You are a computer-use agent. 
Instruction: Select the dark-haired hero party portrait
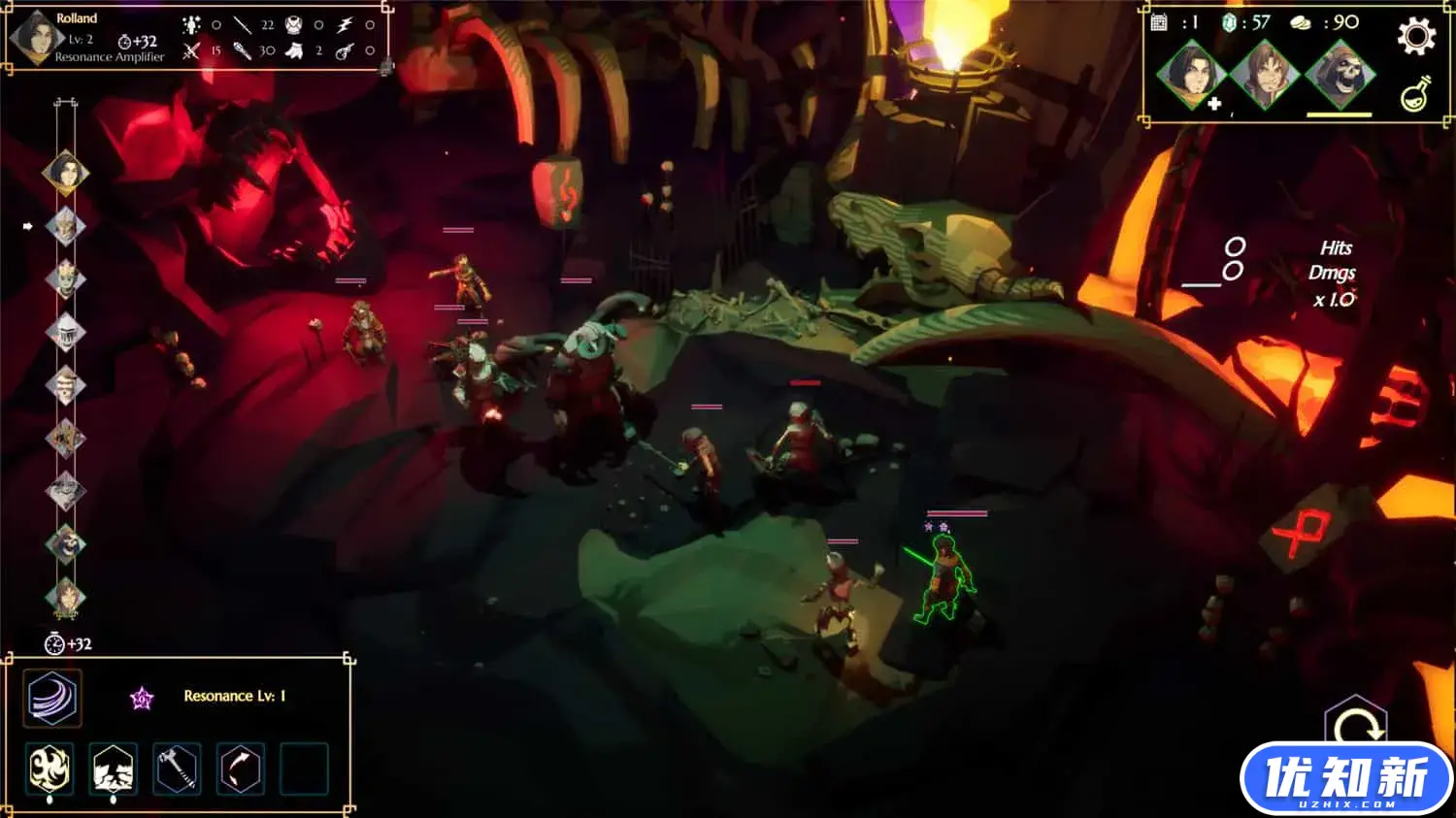(x=1191, y=74)
